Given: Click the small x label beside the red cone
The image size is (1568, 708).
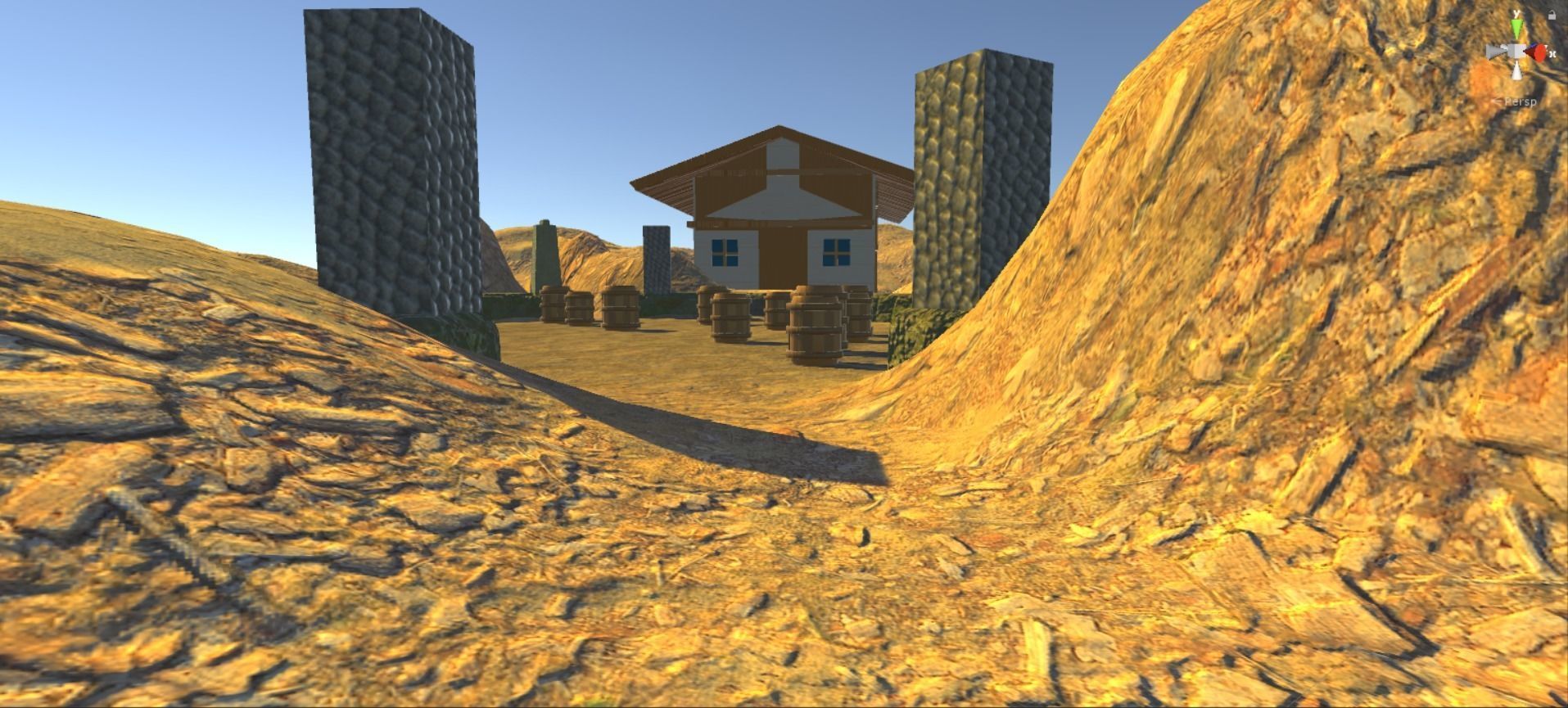Looking at the screenshot, I should pyautogui.click(x=1552, y=54).
